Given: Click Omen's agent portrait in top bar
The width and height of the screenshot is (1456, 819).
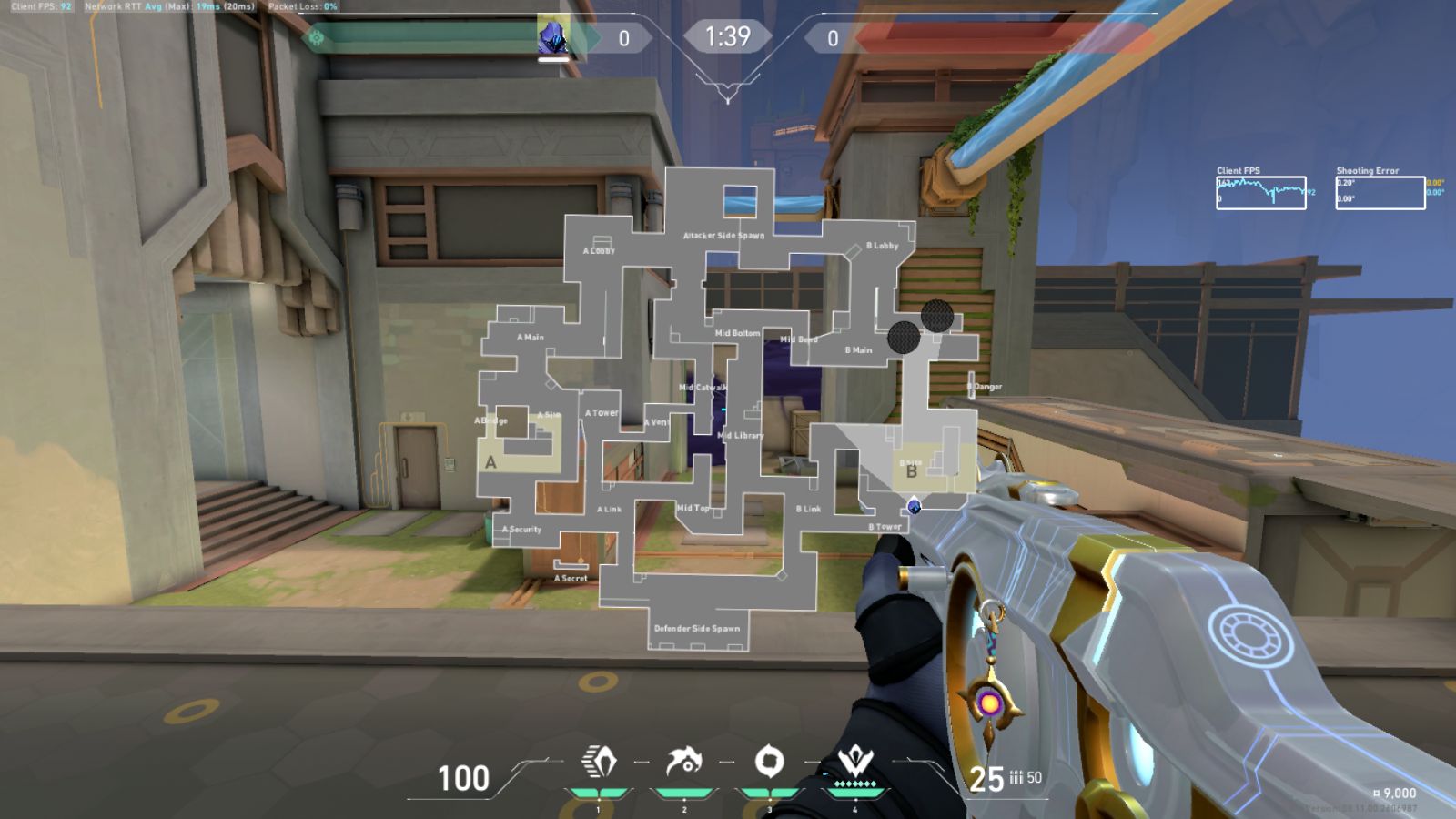Looking at the screenshot, I should pos(552,38).
